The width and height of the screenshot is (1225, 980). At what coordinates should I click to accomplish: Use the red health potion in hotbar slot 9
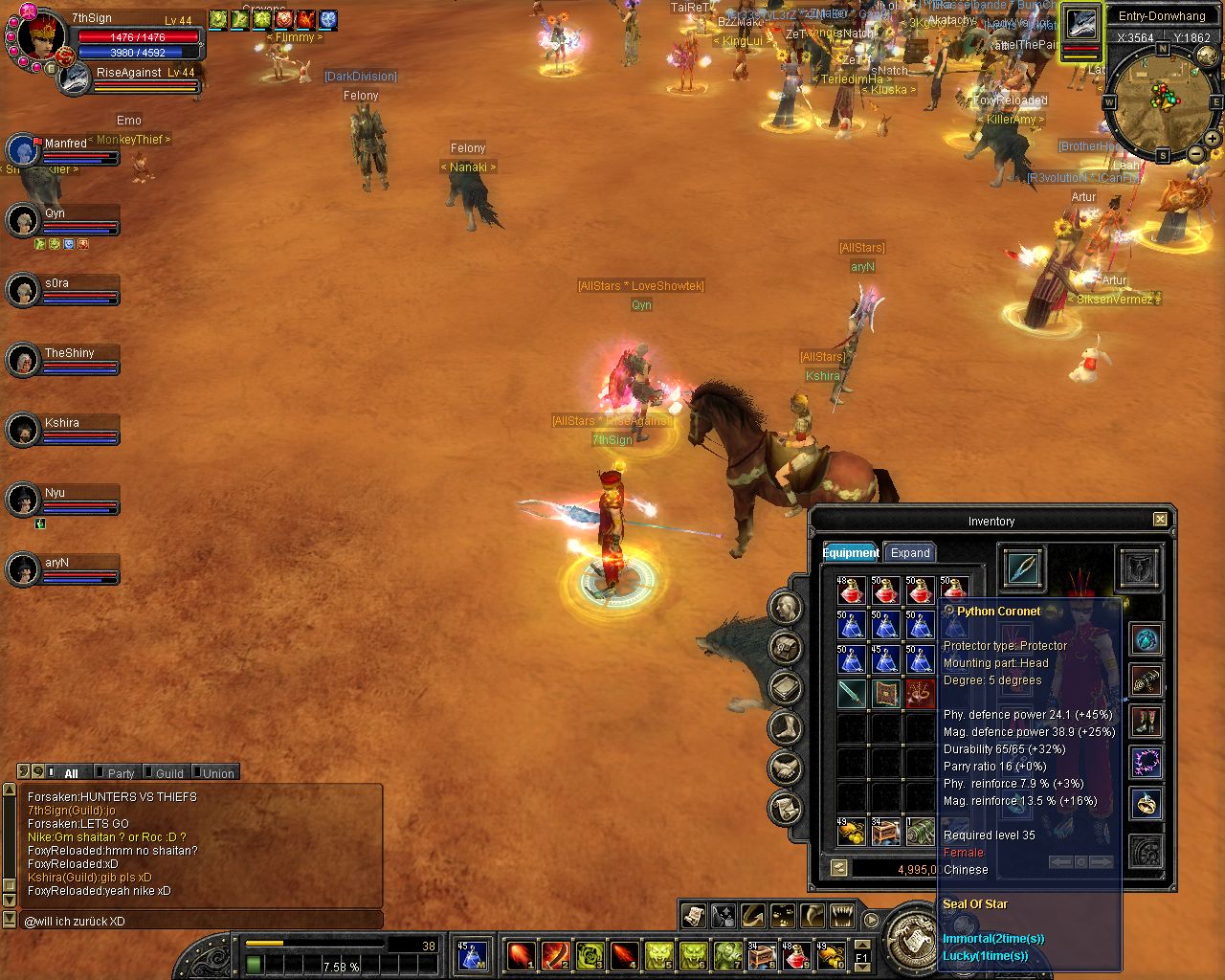(x=796, y=955)
